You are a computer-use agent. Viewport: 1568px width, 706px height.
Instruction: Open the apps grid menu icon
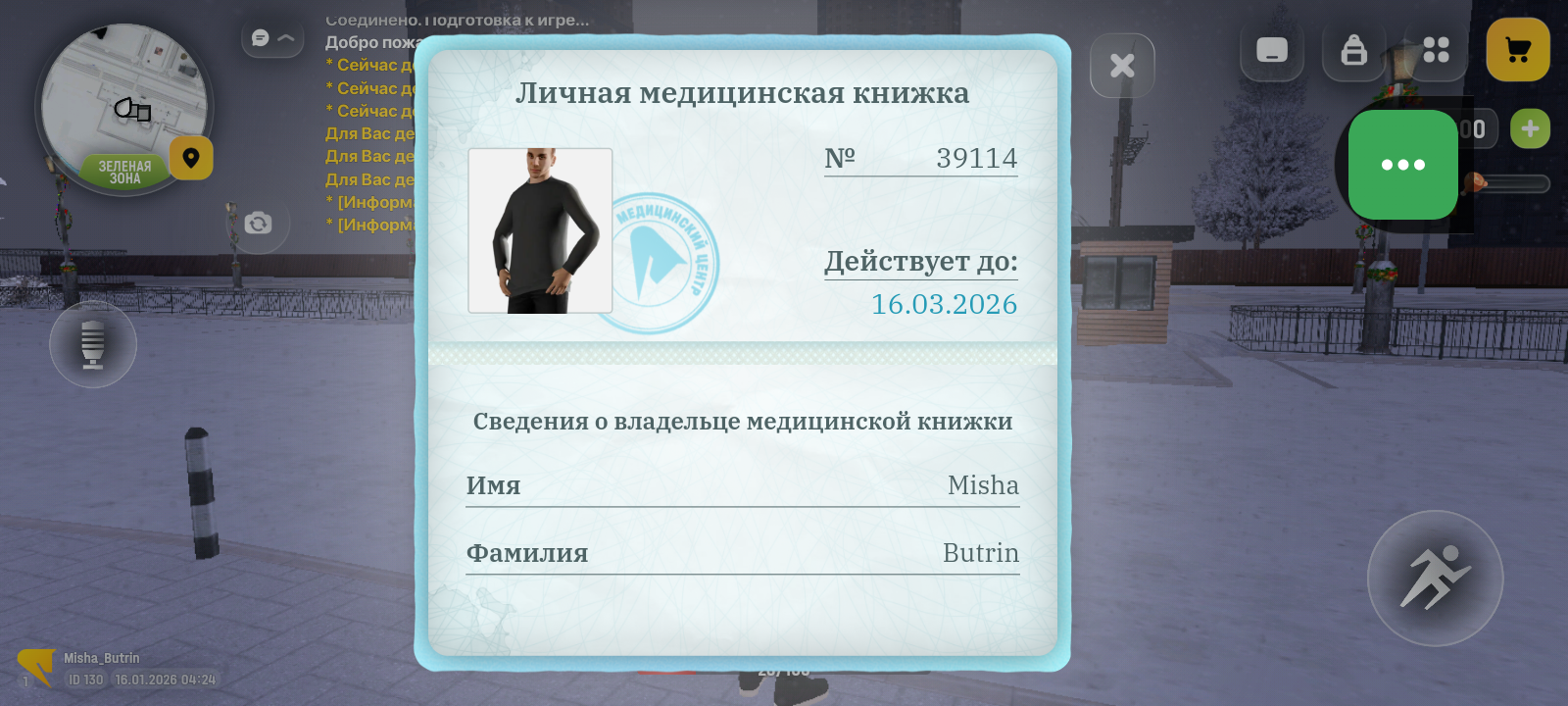[1436, 51]
